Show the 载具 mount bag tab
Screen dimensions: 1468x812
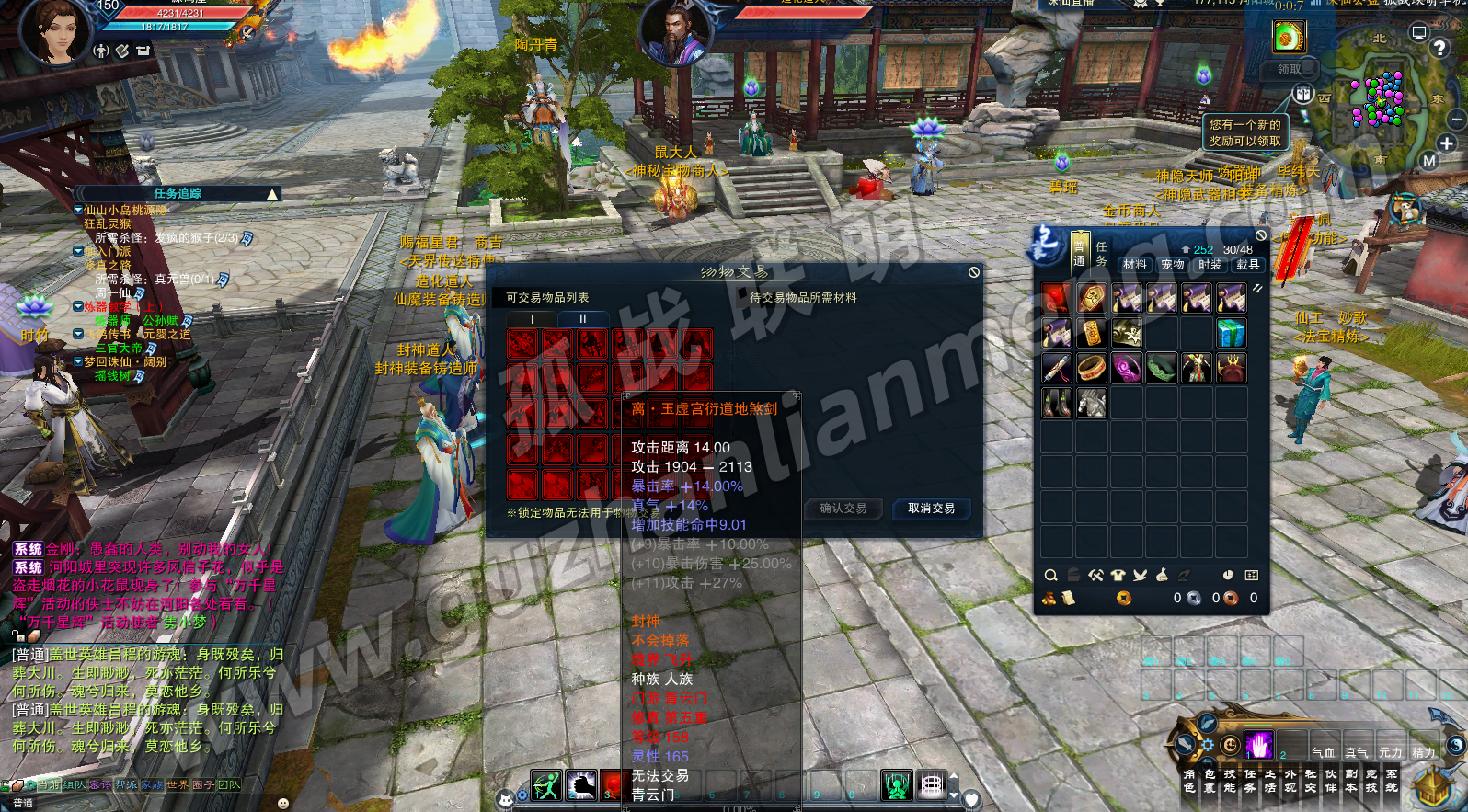pyautogui.click(x=1248, y=265)
